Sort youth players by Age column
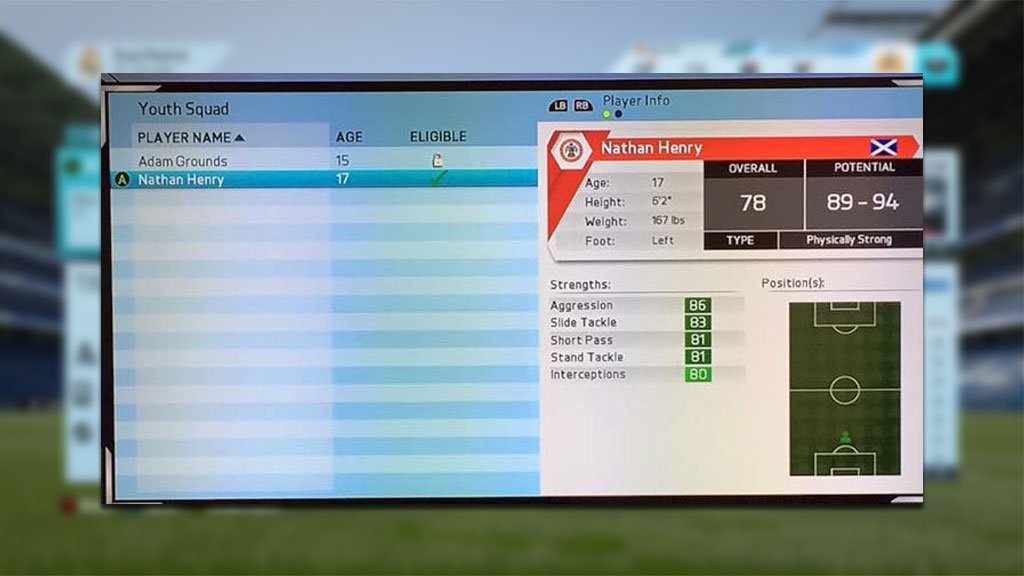 point(349,137)
